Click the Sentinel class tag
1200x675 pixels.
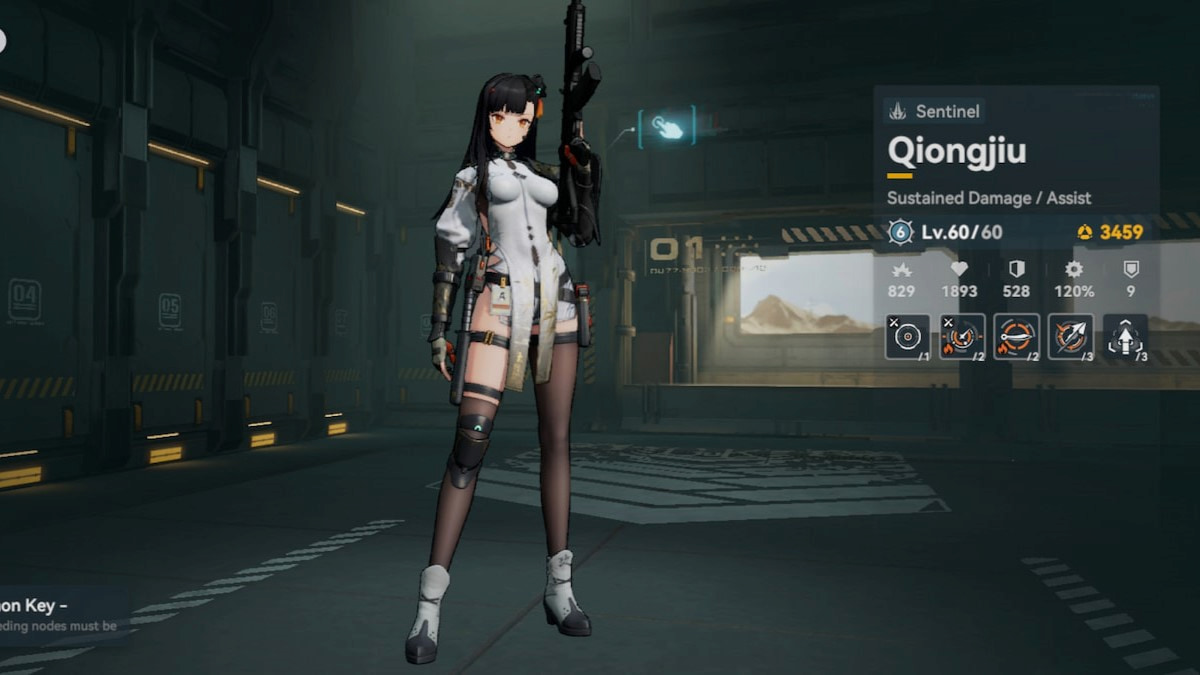pos(936,111)
